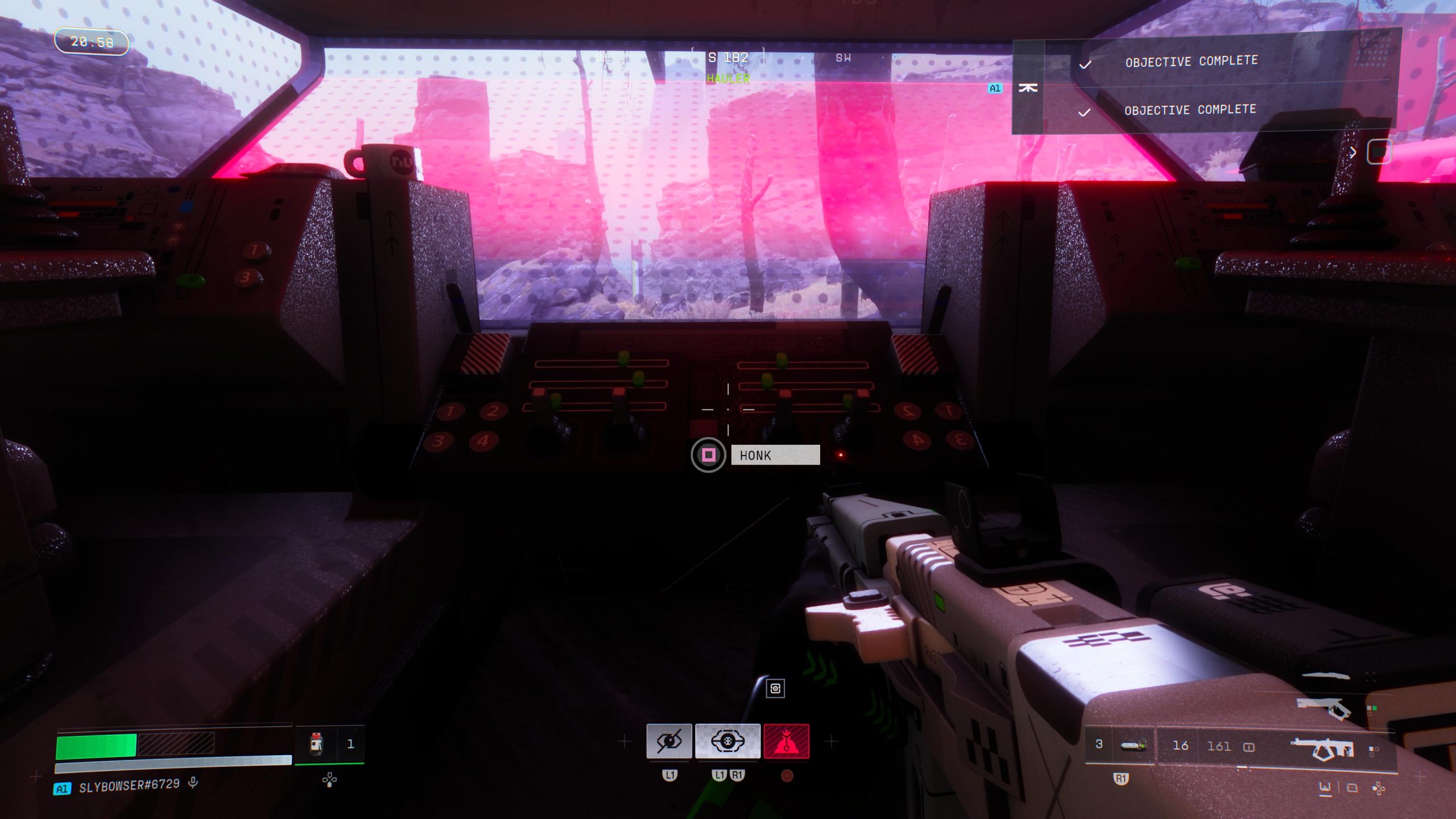Screen dimensions: 1456x819
Task: Select the shell ammo type icon
Action: 1132,745
